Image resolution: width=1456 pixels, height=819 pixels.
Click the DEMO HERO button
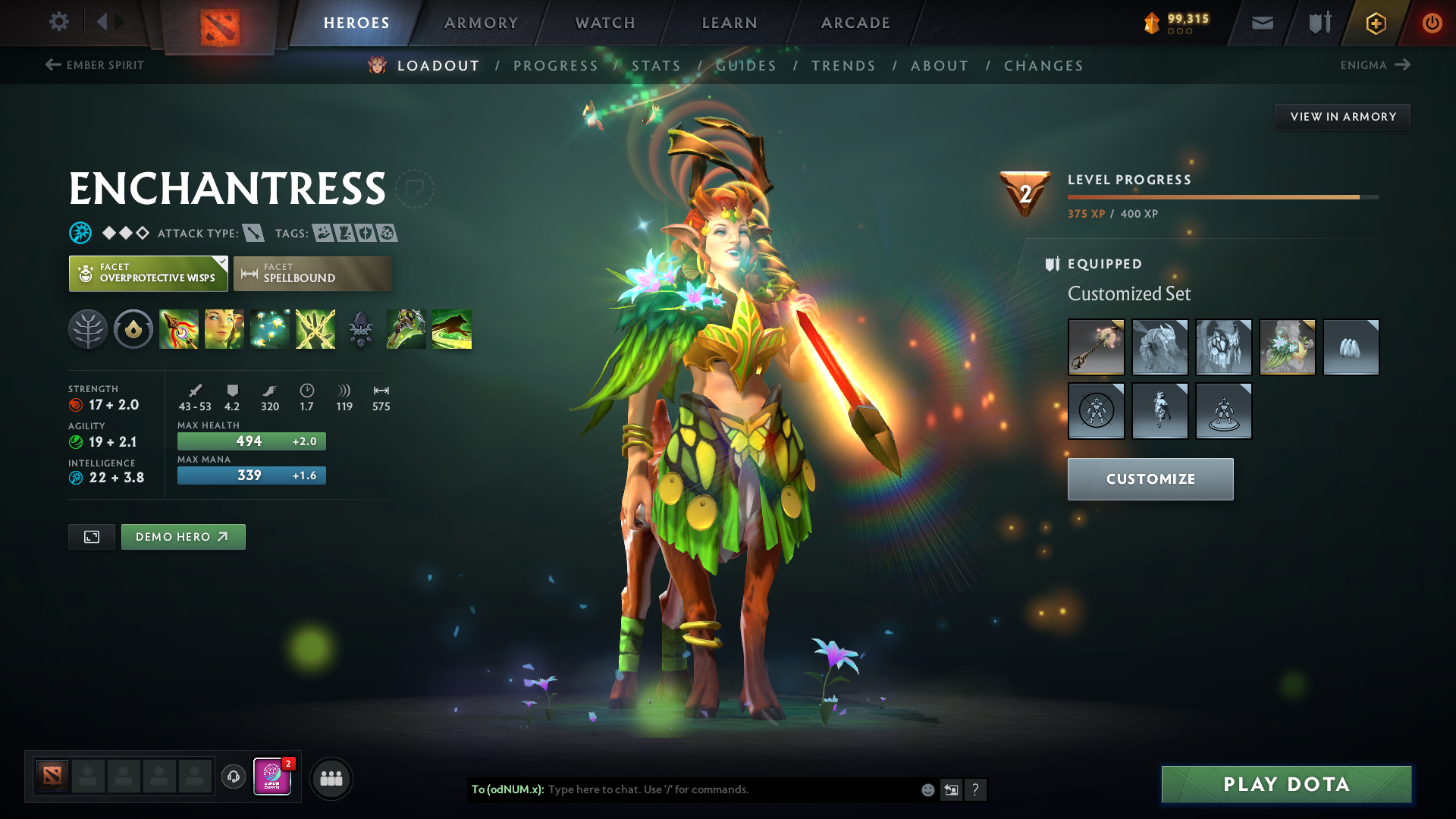click(183, 536)
